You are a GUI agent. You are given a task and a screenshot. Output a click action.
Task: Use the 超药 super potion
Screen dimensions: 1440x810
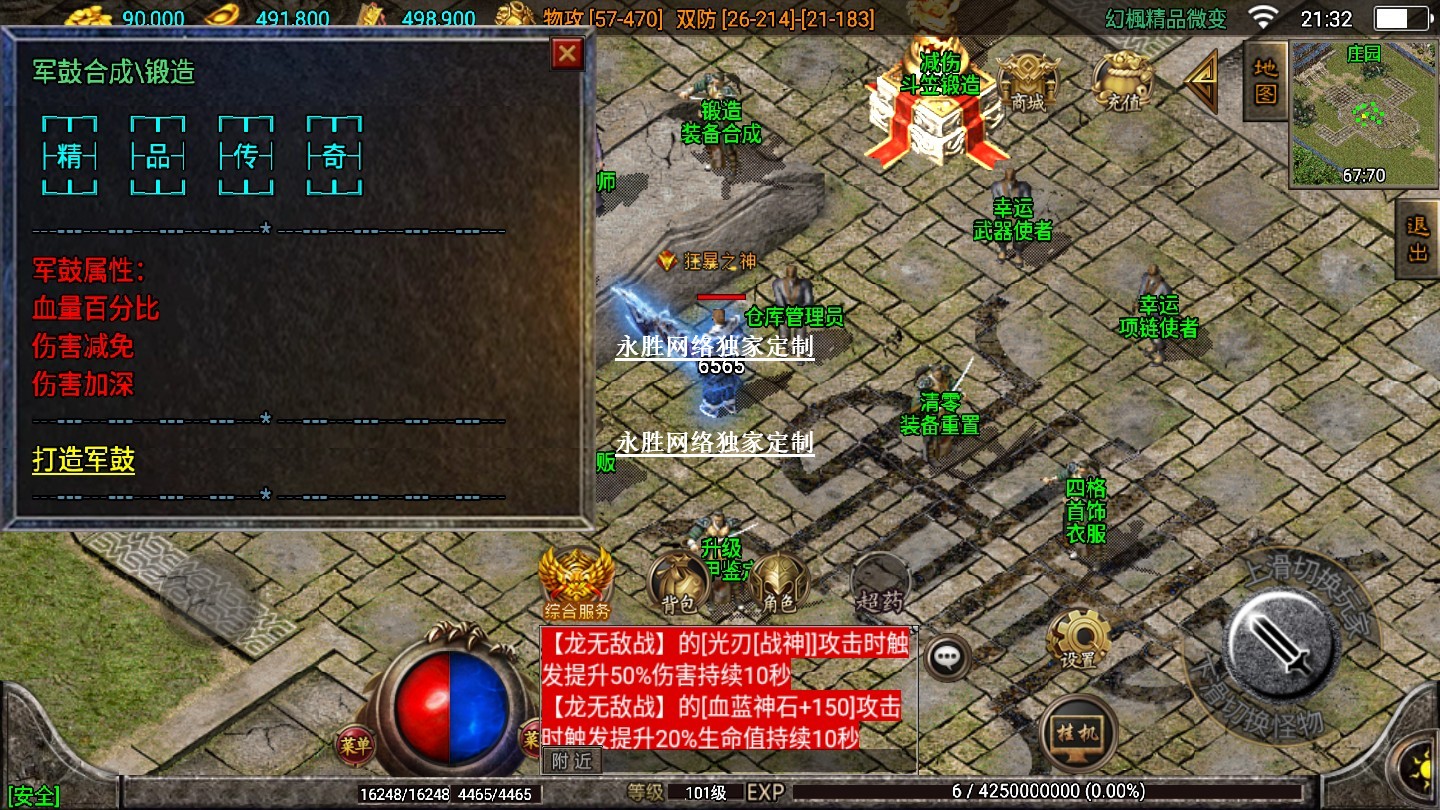click(x=880, y=582)
